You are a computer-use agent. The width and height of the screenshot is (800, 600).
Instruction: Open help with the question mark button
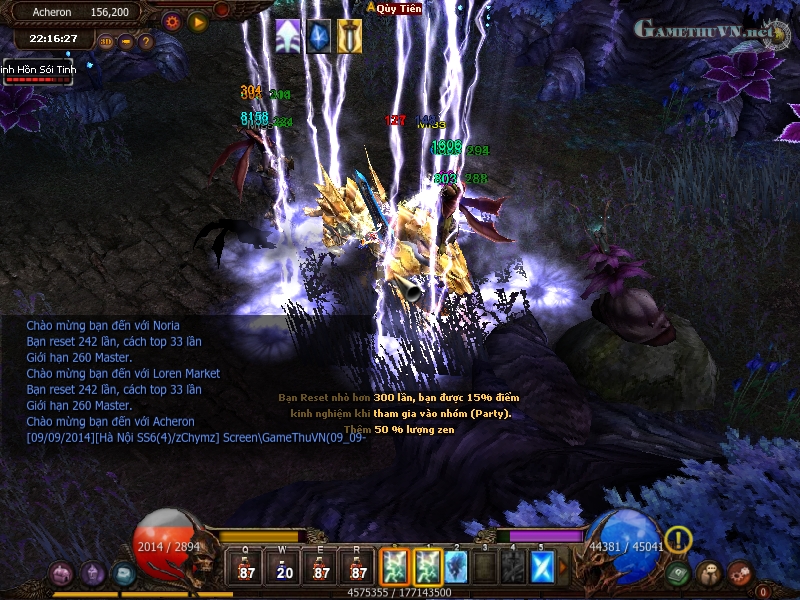(x=146, y=42)
